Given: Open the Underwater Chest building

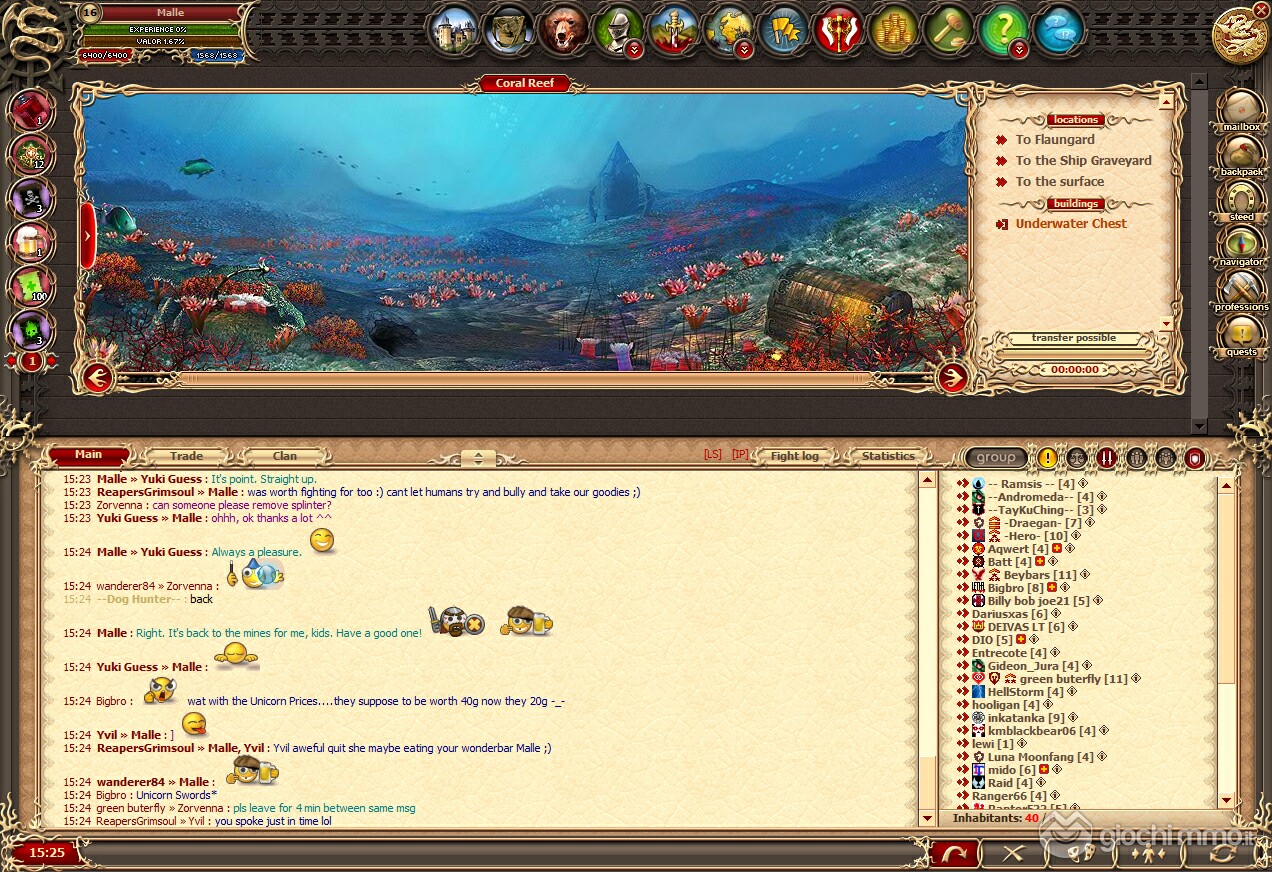Looking at the screenshot, I should [x=1070, y=224].
